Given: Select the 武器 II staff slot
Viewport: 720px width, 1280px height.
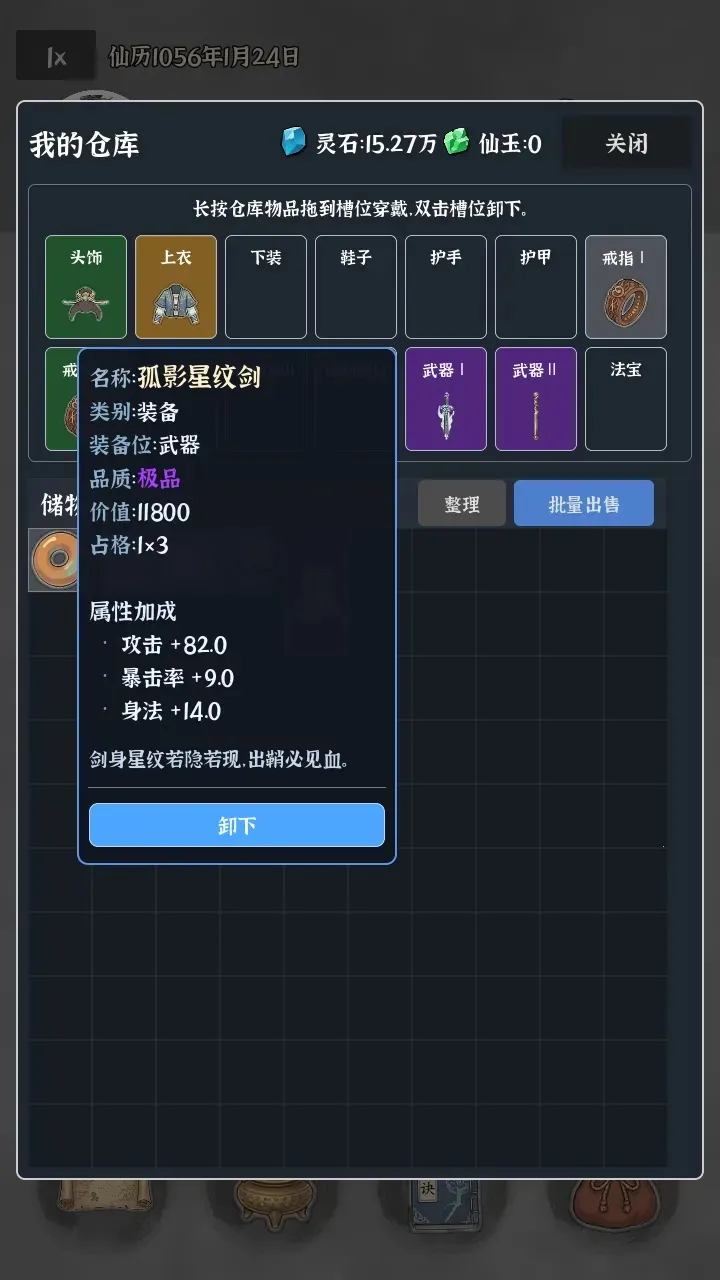Looking at the screenshot, I should point(536,399).
